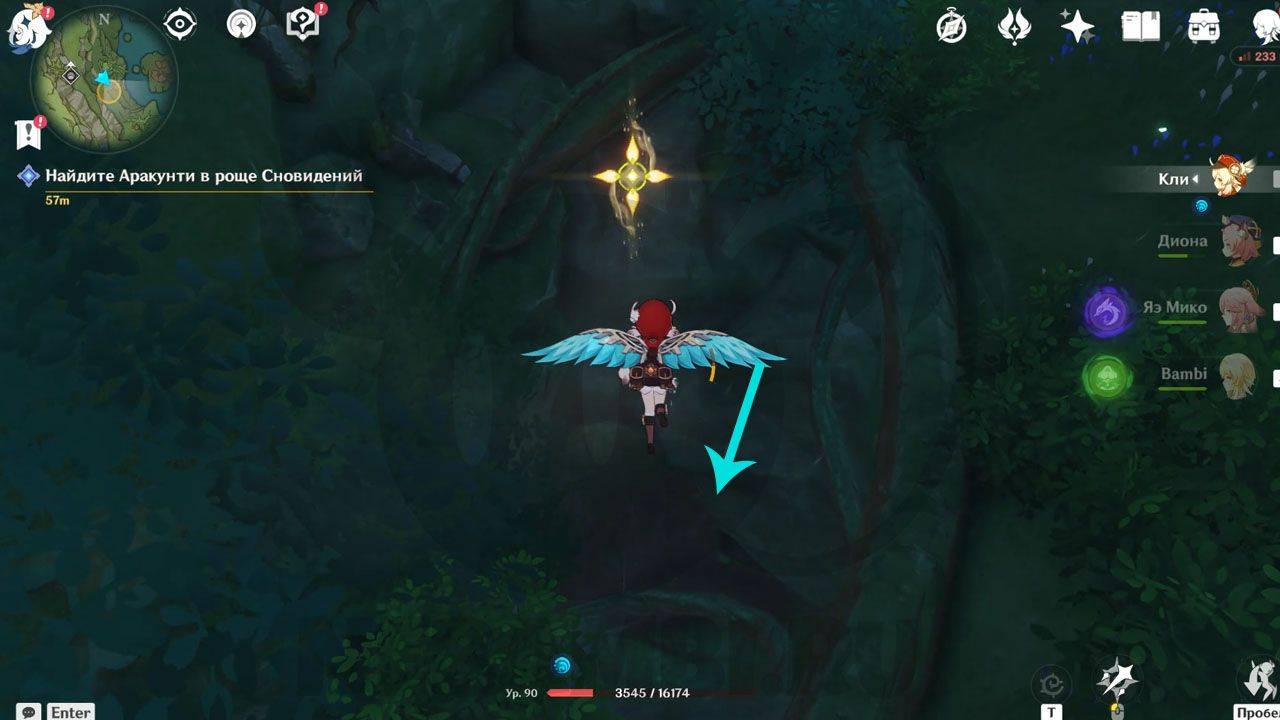1280x720 pixels.
Task: Open the eye-shaped icon above the minimap
Action: [x=180, y=24]
